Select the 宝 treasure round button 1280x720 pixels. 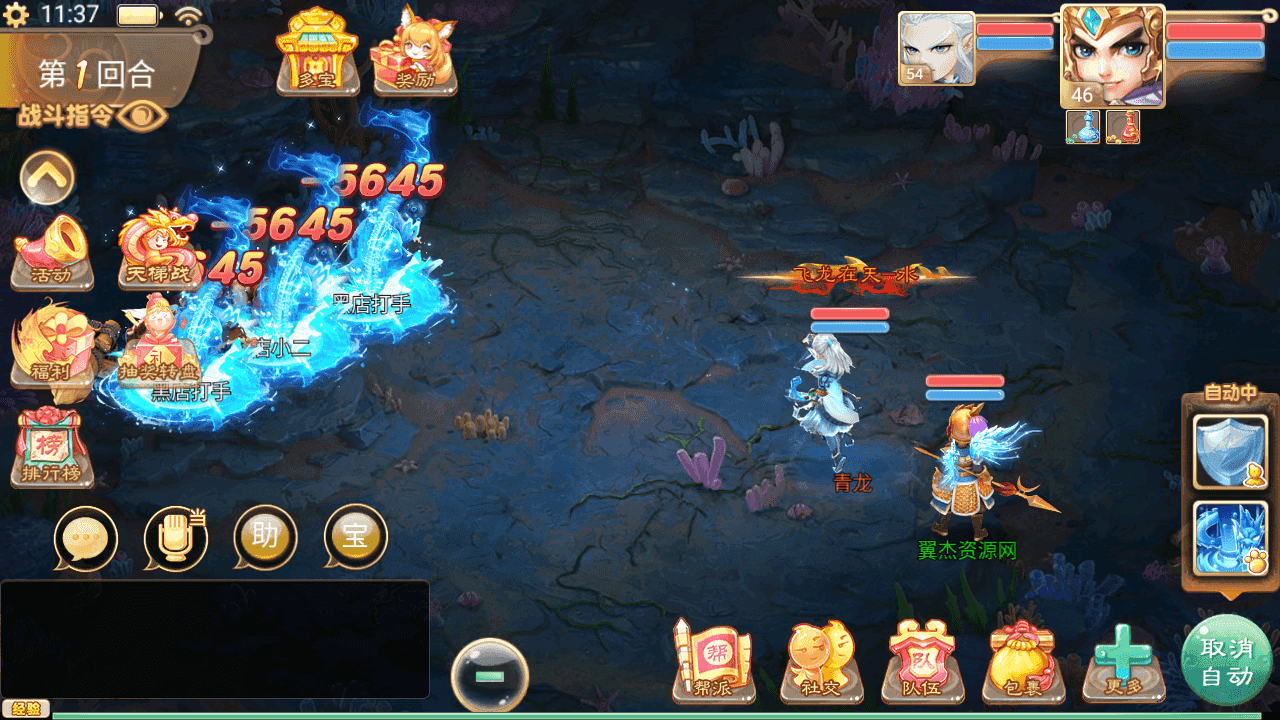pyautogui.click(x=355, y=537)
